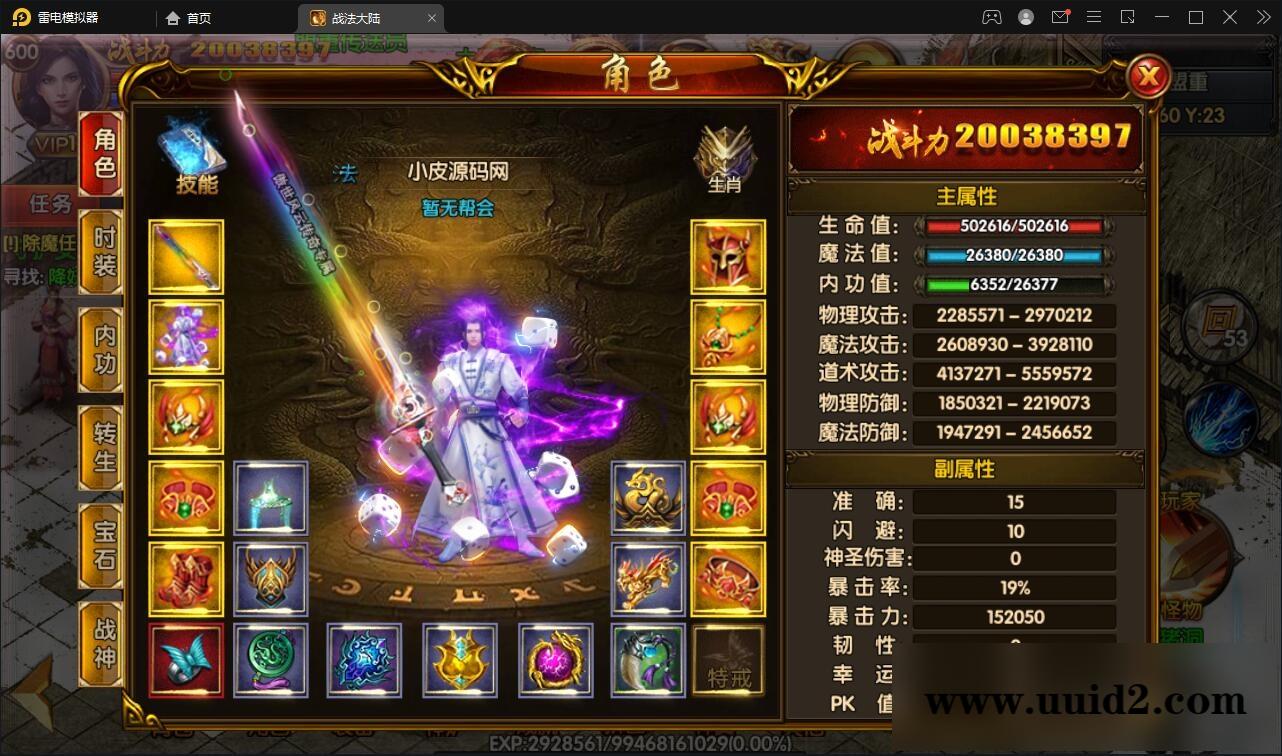1282x756 pixels.
Task: Click the LDPlayer envelope message icon in titlebar
Action: coord(1060,17)
